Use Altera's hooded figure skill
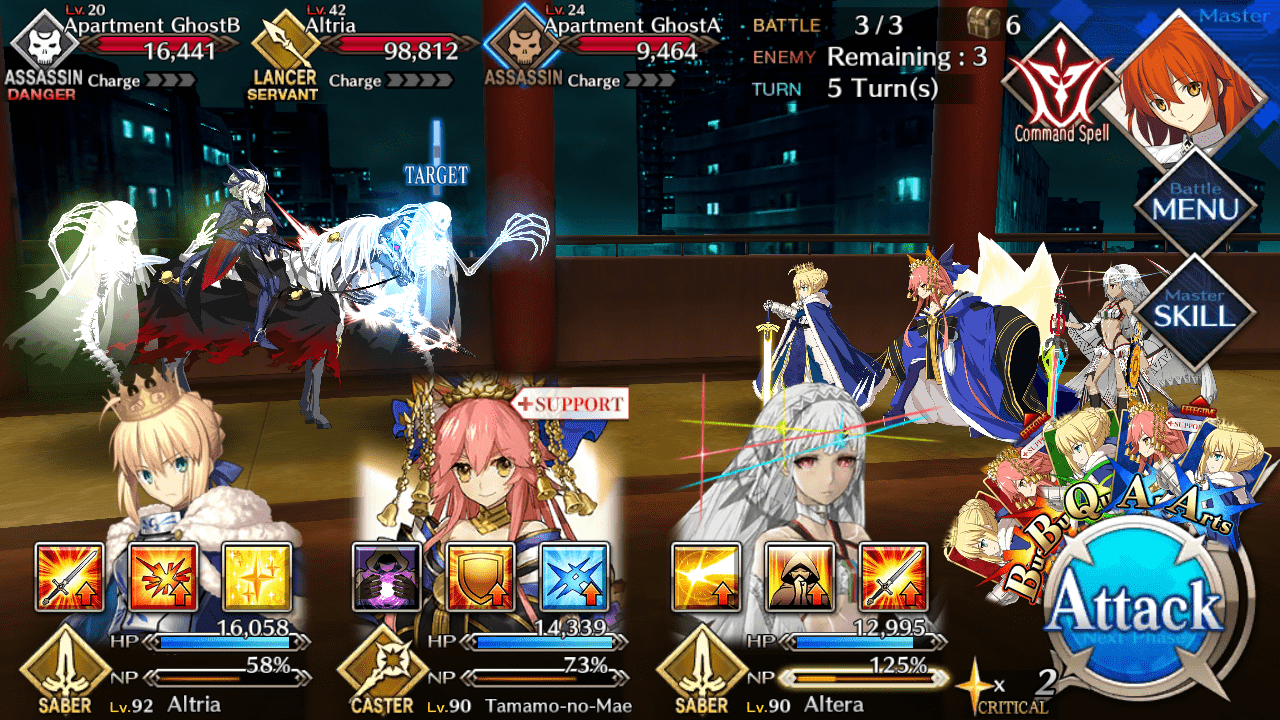The height and width of the screenshot is (720, 1280). [799, 577]
